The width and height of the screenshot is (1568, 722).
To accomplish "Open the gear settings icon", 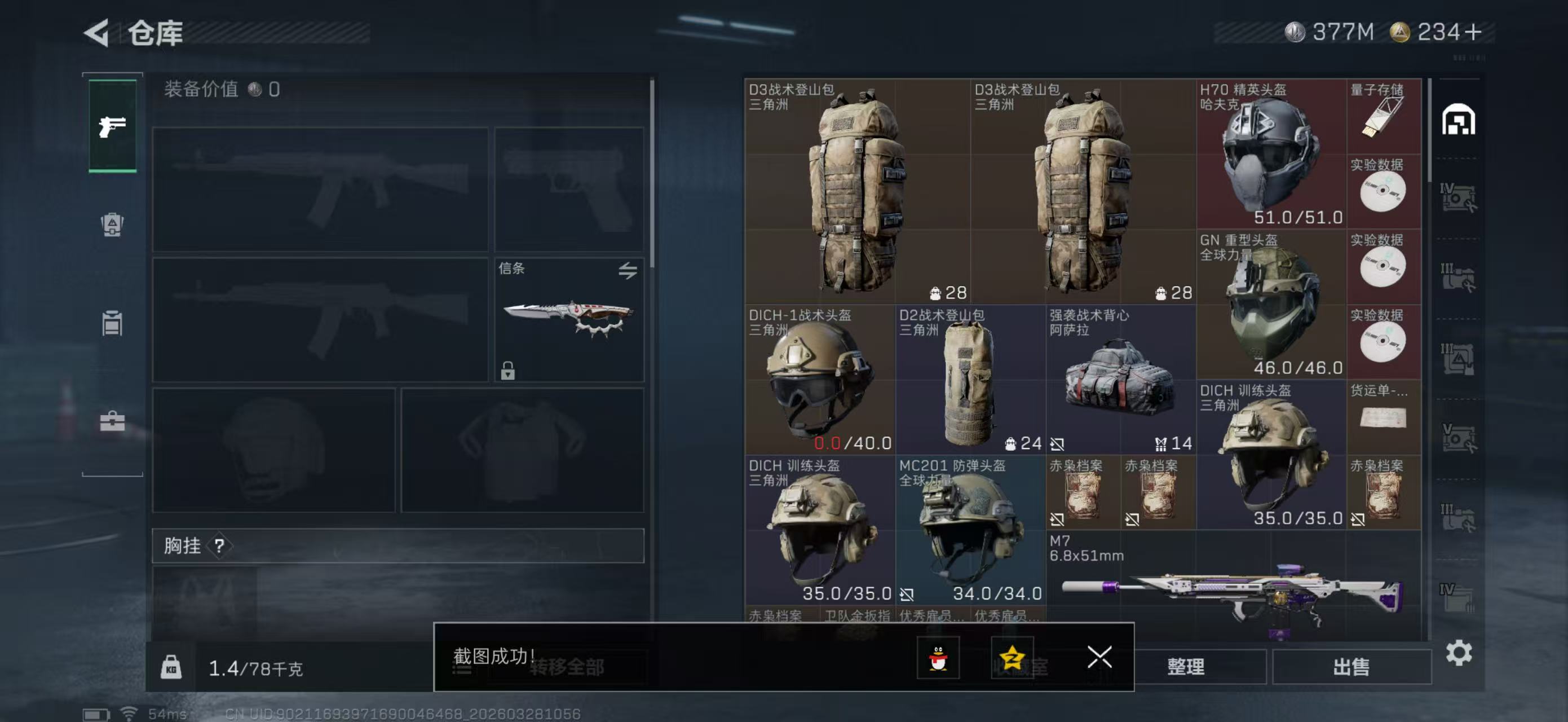I will click(1459, 653).
